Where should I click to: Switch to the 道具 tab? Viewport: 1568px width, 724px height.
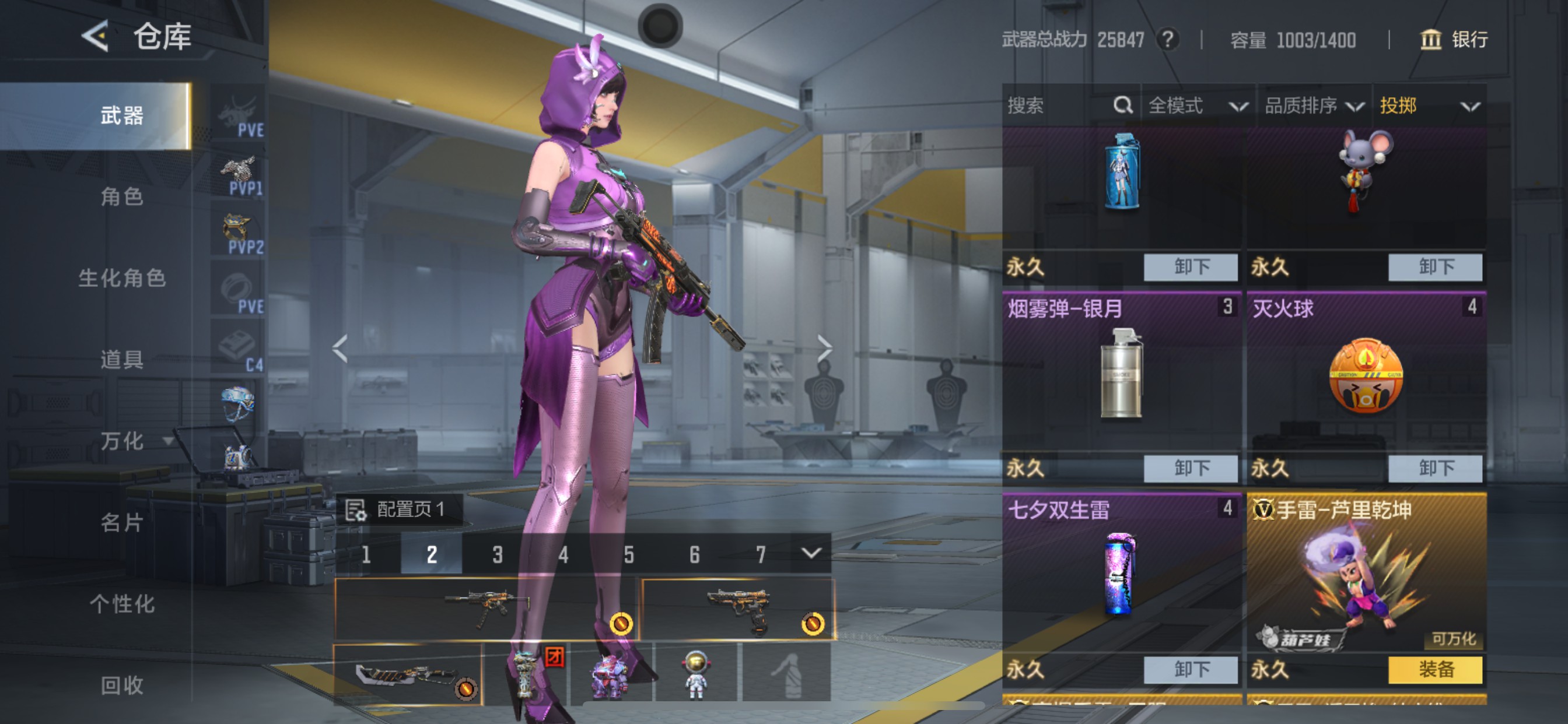click(122, 360)
